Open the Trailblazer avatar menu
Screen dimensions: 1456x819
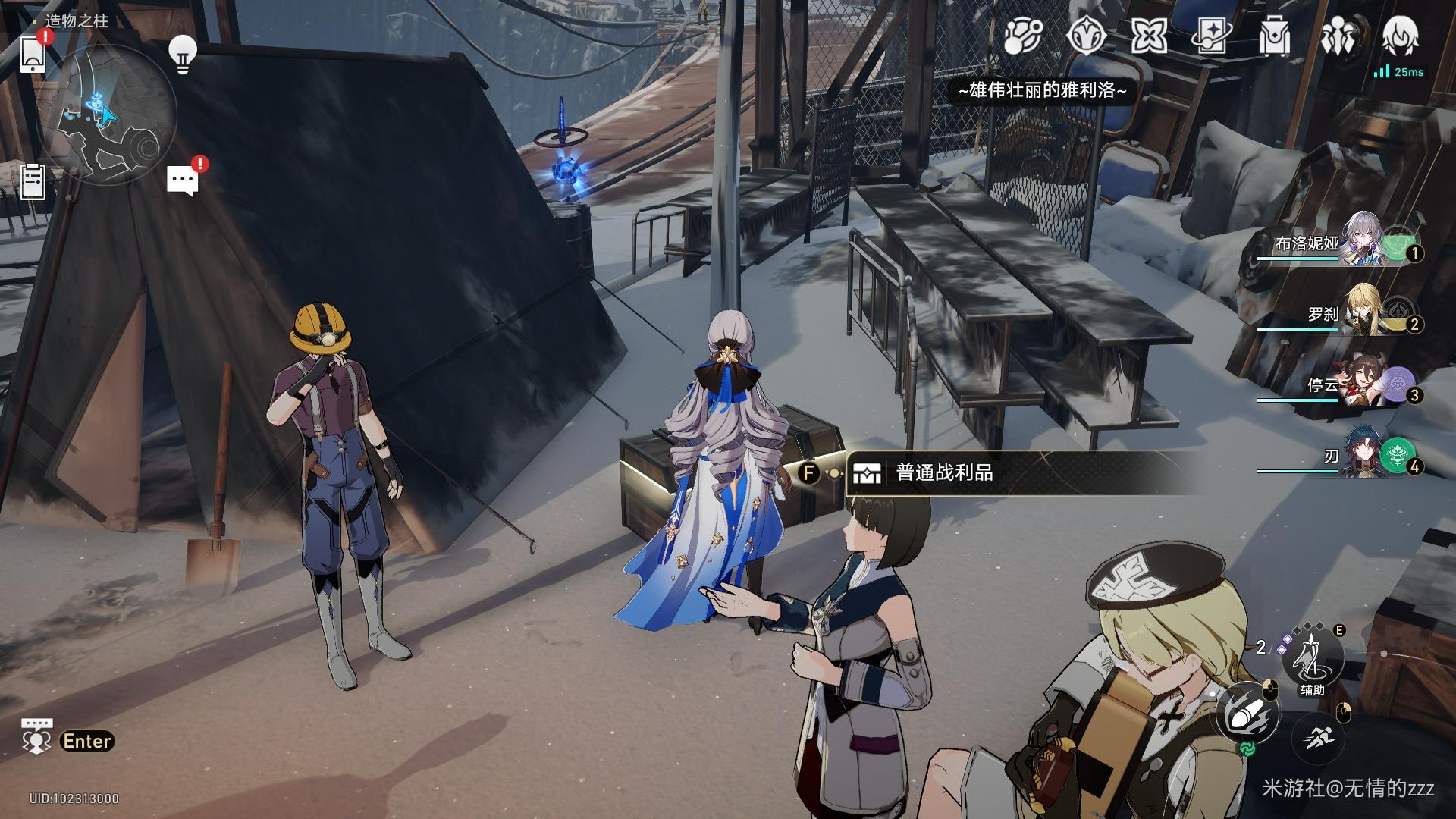click(x=1400, y=36)
